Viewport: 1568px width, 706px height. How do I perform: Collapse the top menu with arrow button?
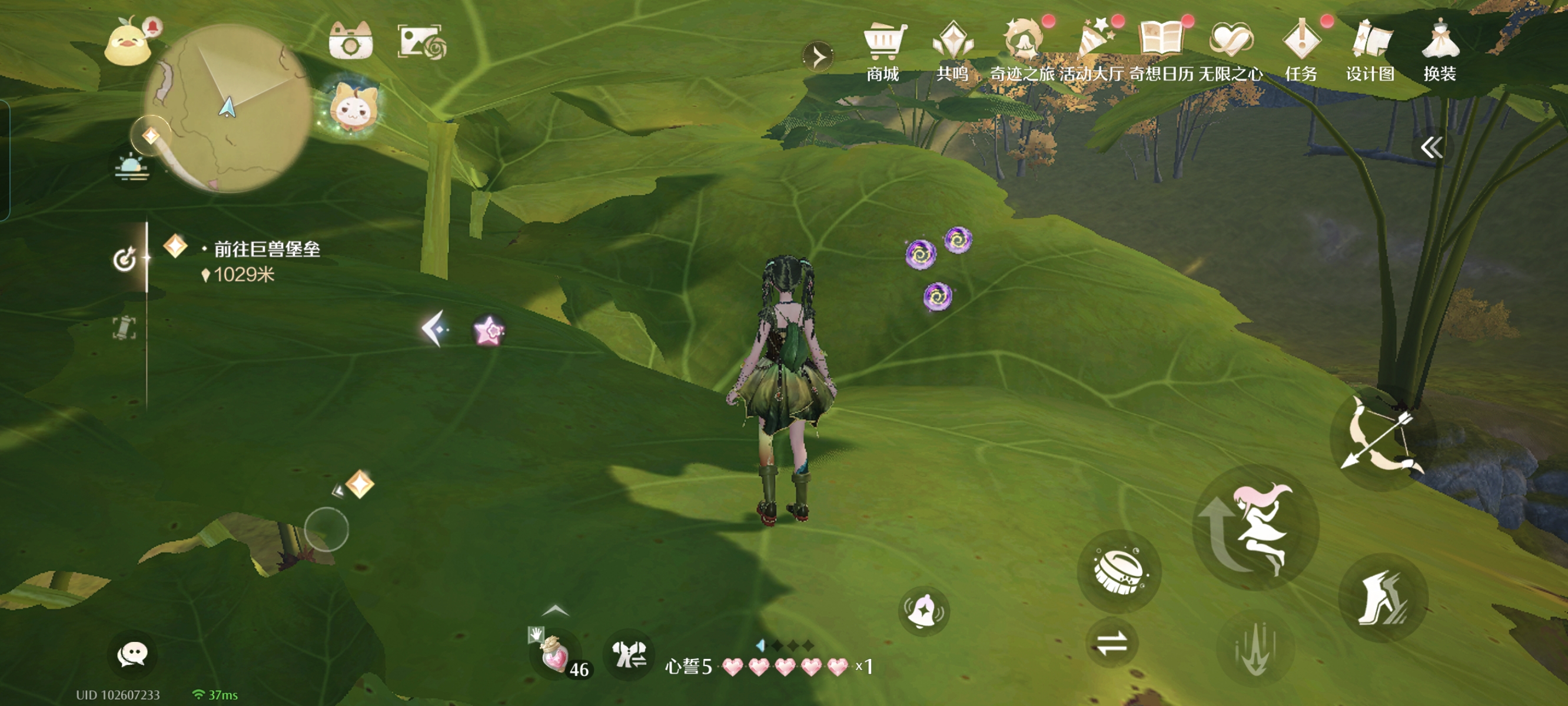pyautogui.click(x=819, y=57)
